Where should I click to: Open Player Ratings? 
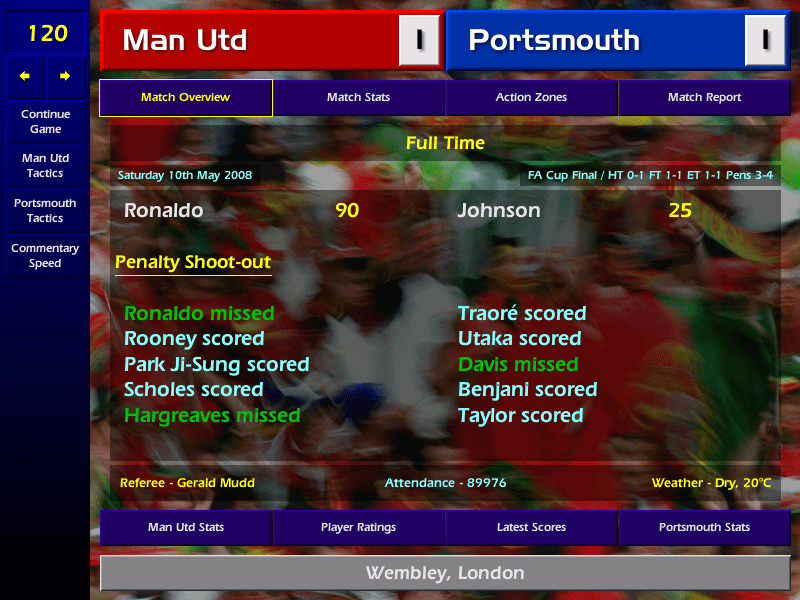pos(358,527)
